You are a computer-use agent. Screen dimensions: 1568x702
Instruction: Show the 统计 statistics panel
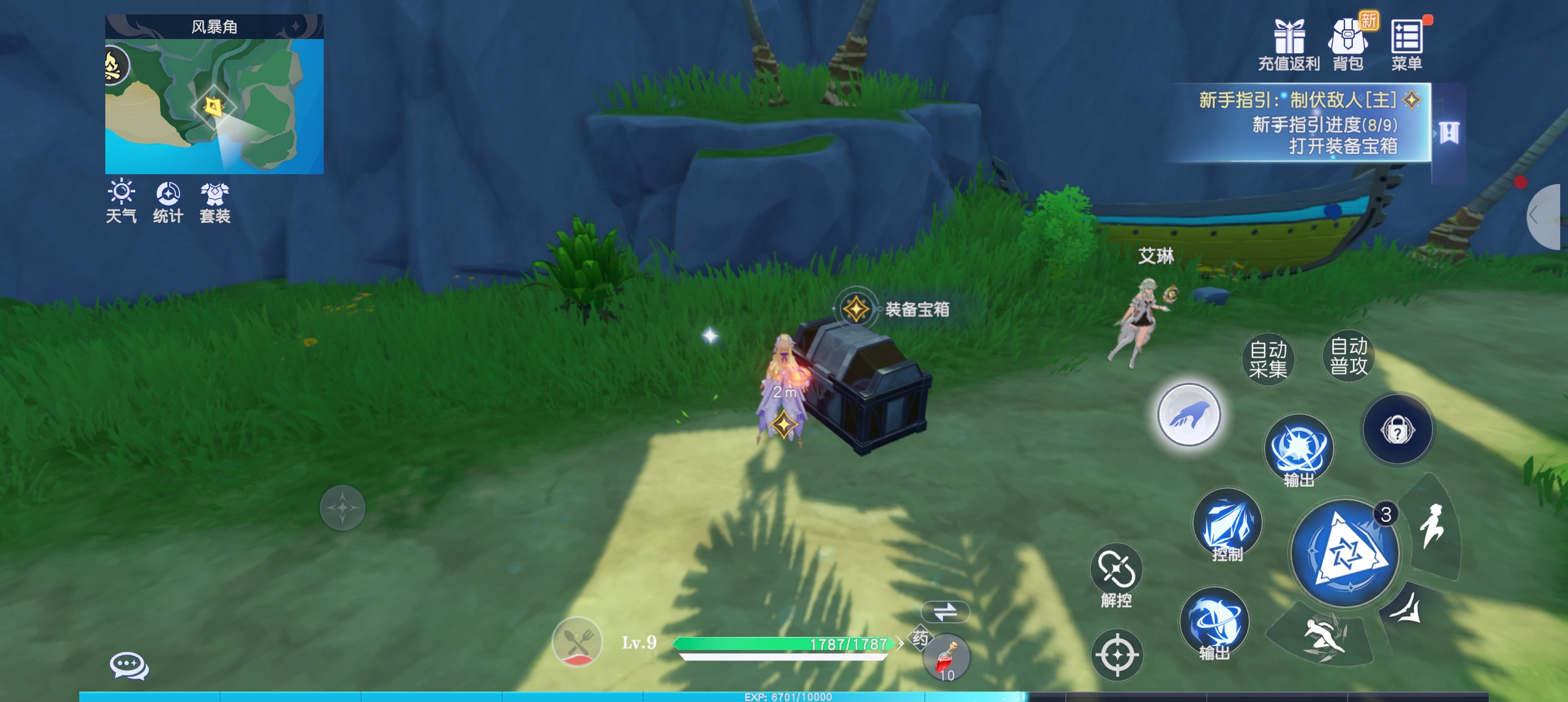click(168, 201)
